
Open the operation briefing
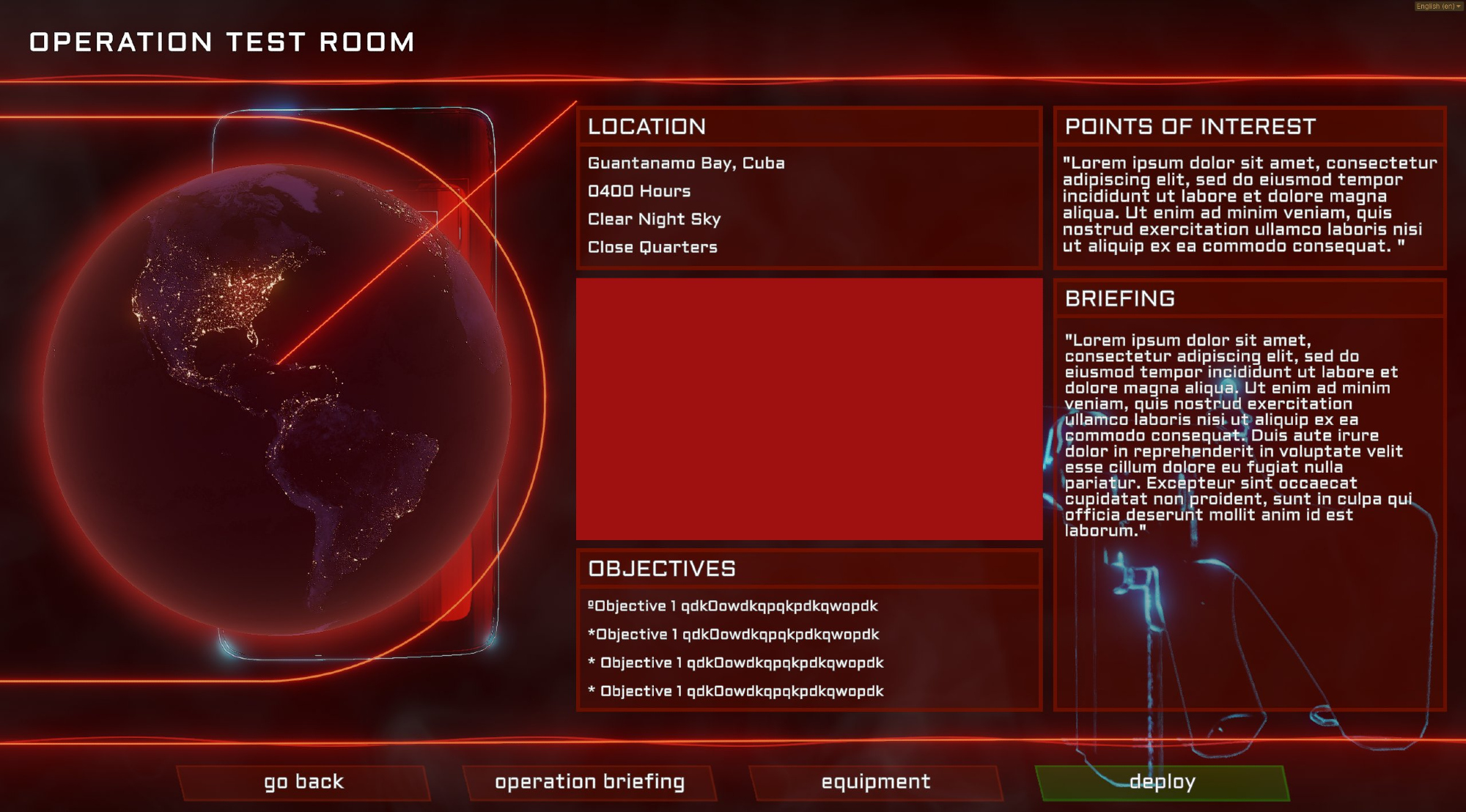tap(589, 782)
